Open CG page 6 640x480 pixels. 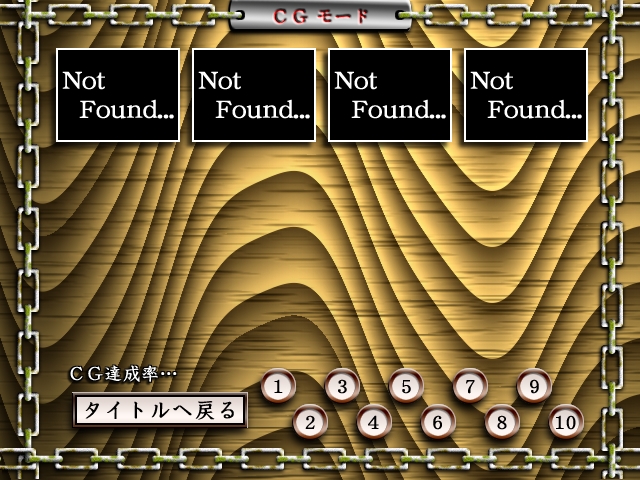tap(438, 422)
